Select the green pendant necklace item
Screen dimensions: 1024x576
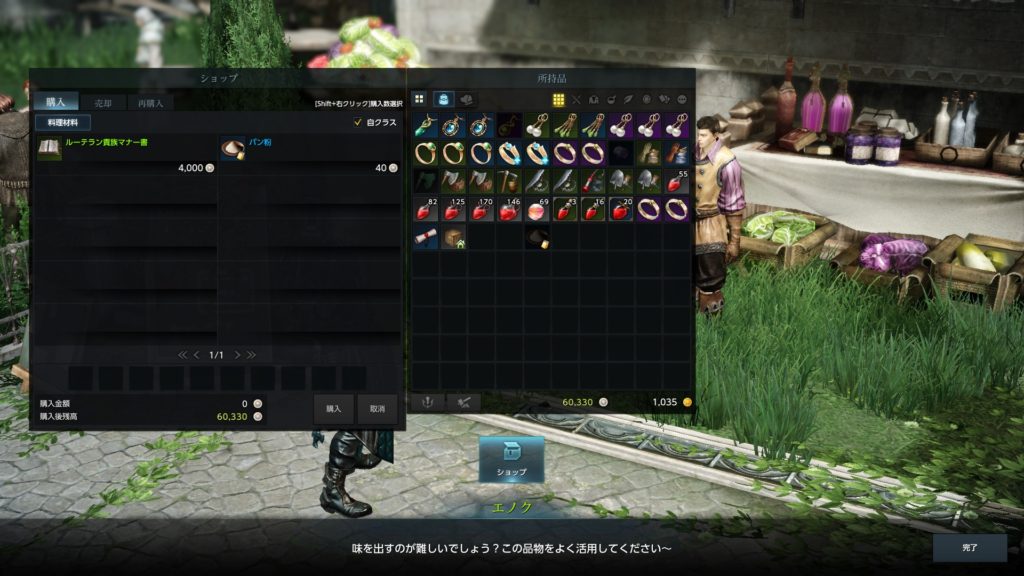point(426,126)
